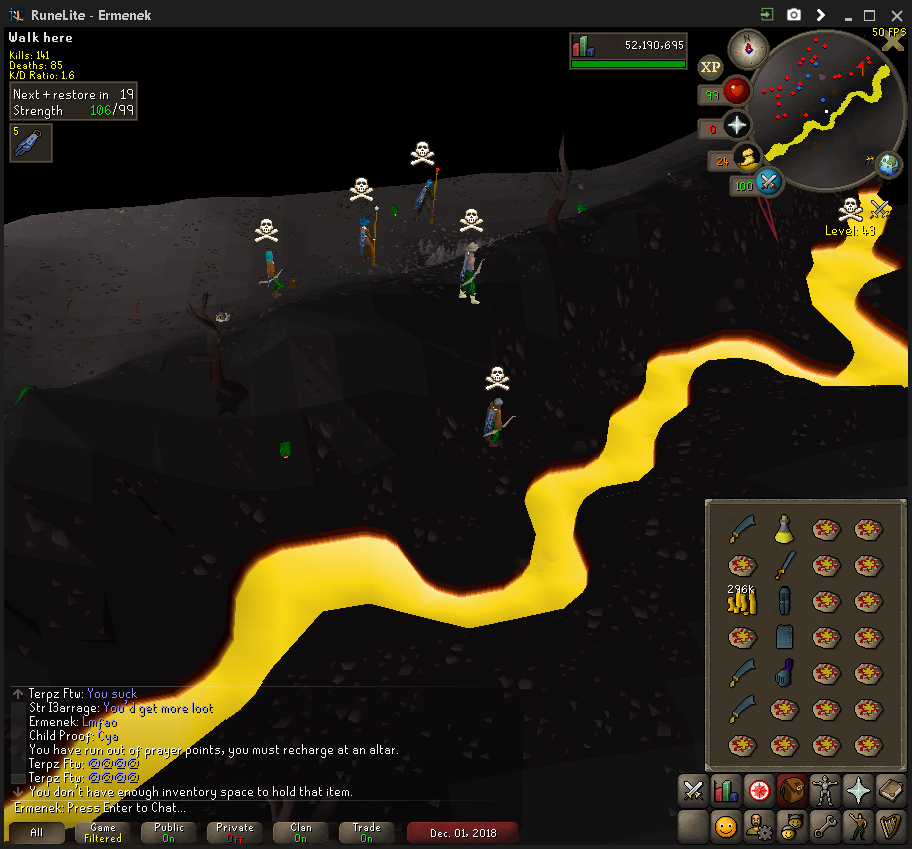912x849 pixels.
Task: Open the Skills bar-chart tab
Action: [726, 791]
